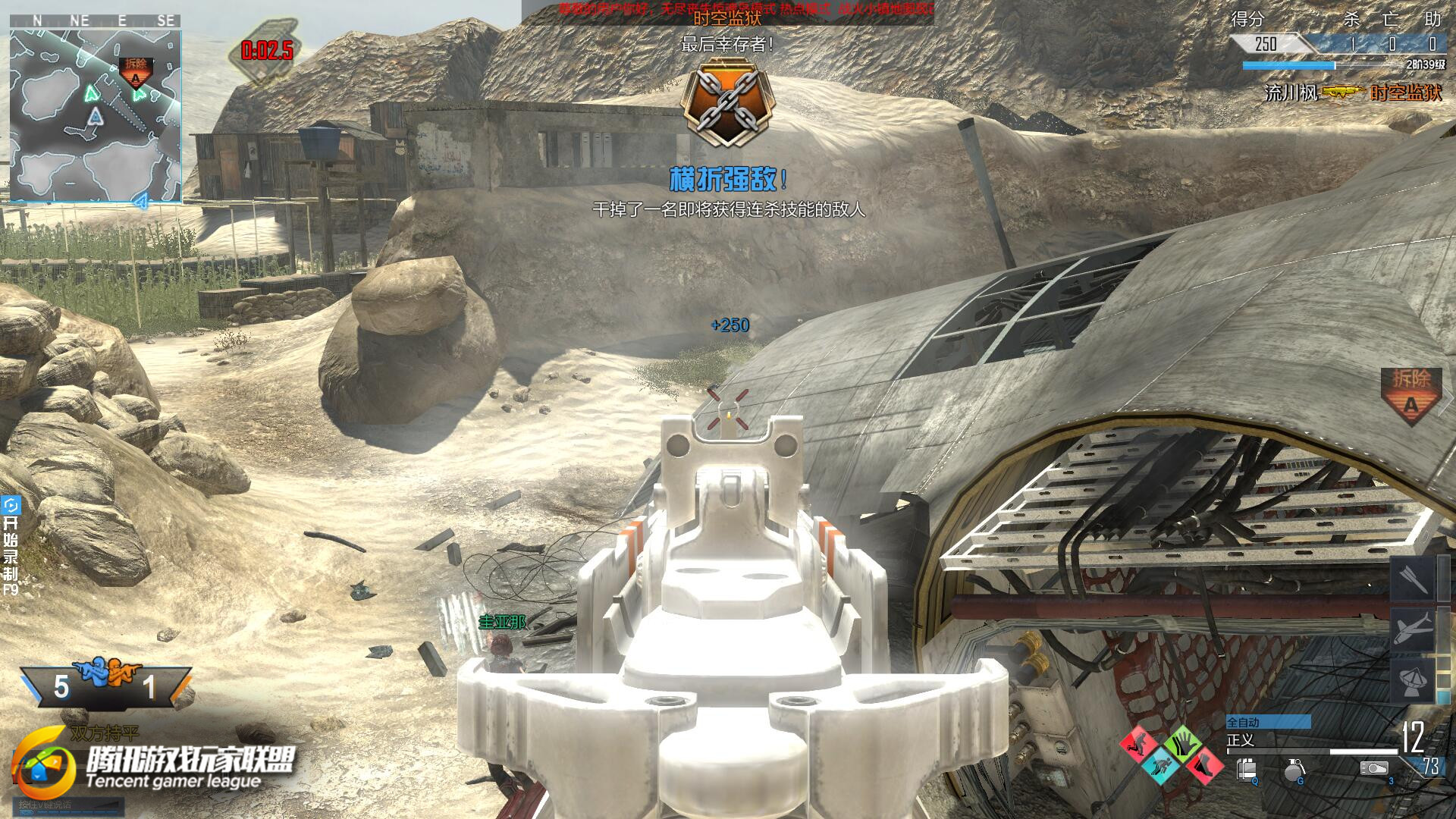
Task: Select the red crouching figure perk icon
Action: 1139,743
